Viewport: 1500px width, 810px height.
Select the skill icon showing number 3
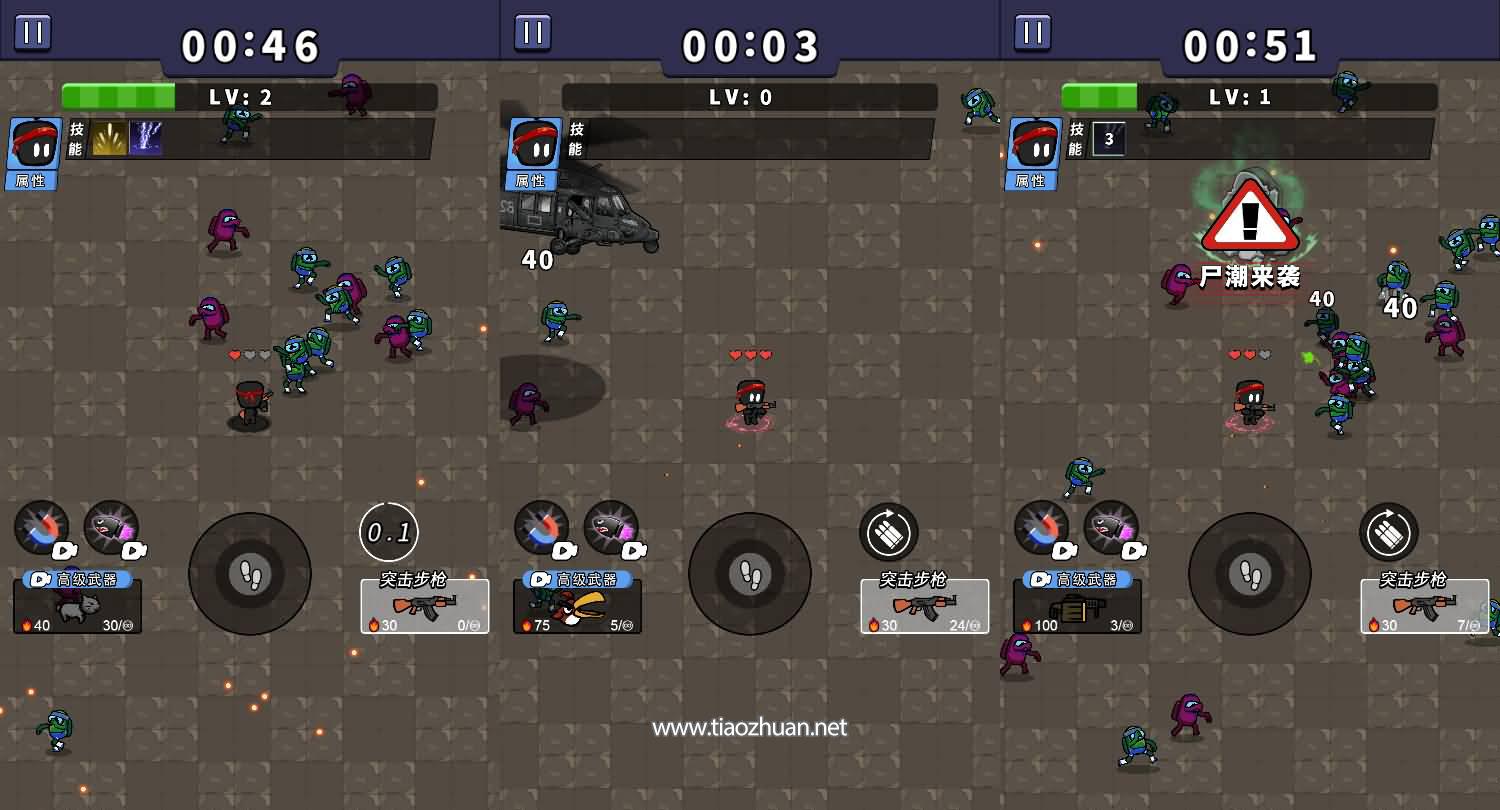[1109, 139]
